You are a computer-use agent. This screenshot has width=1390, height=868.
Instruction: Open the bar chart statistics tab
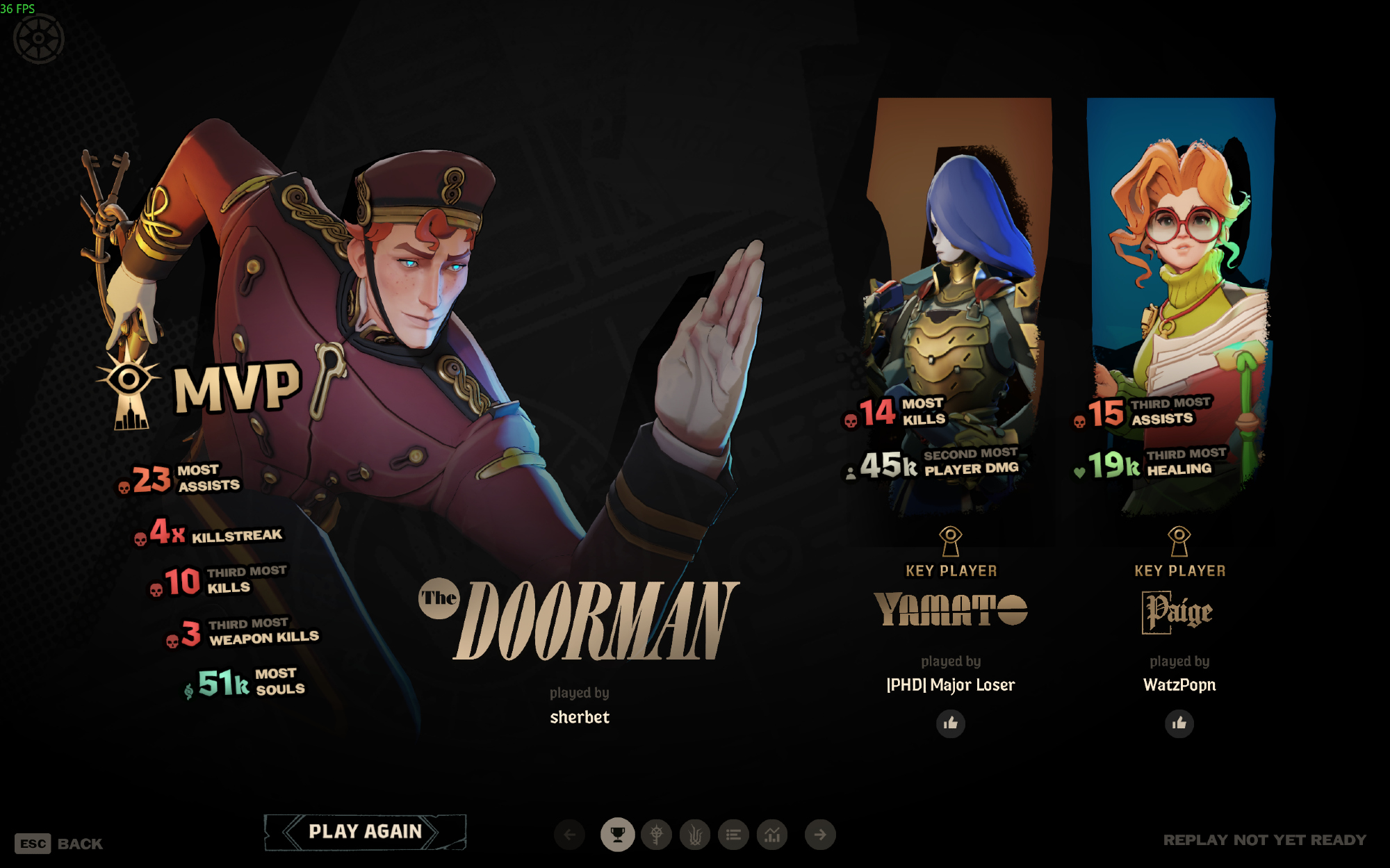pyautogui.click(x=772, y=835)
